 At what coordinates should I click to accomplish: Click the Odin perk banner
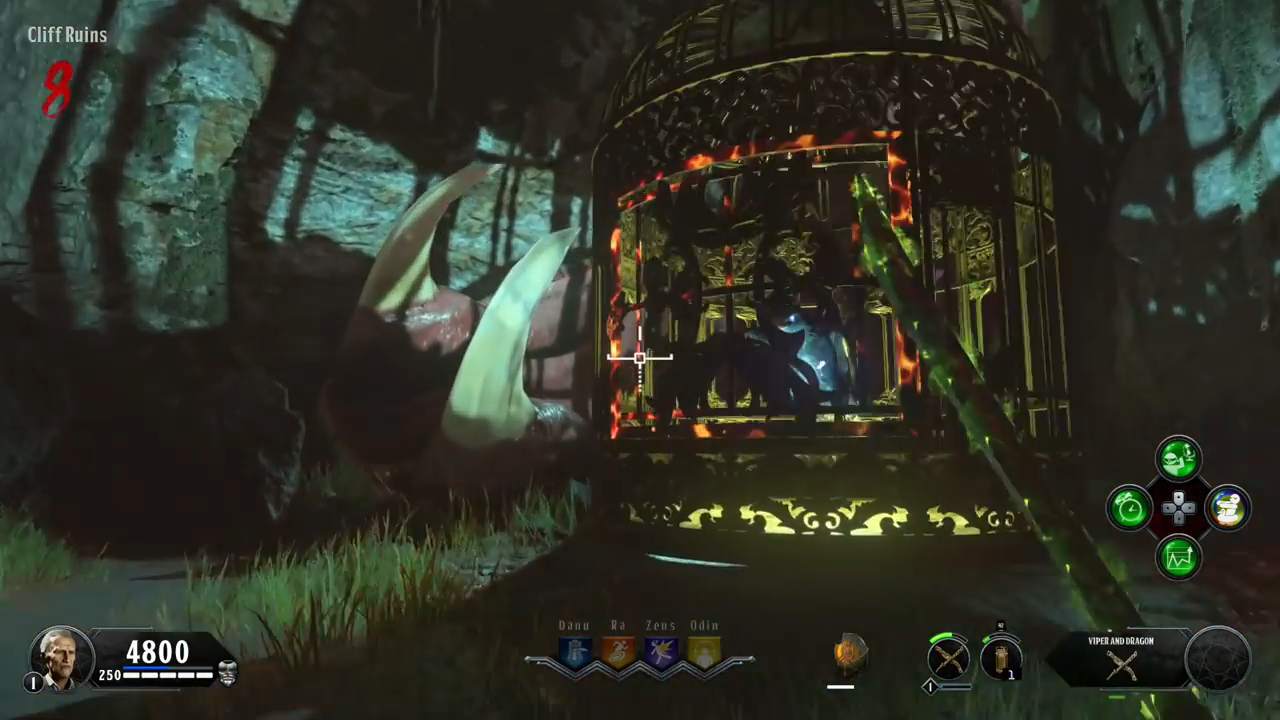pos(704,652)
